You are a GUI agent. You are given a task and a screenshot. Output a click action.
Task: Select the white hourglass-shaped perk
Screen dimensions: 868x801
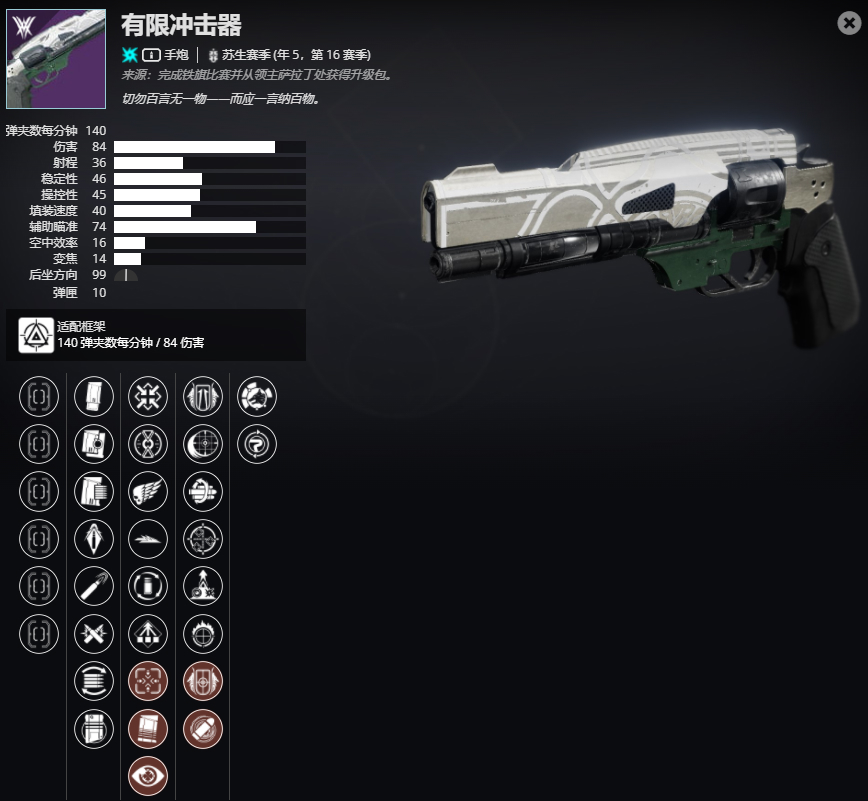tap(149, 442)
